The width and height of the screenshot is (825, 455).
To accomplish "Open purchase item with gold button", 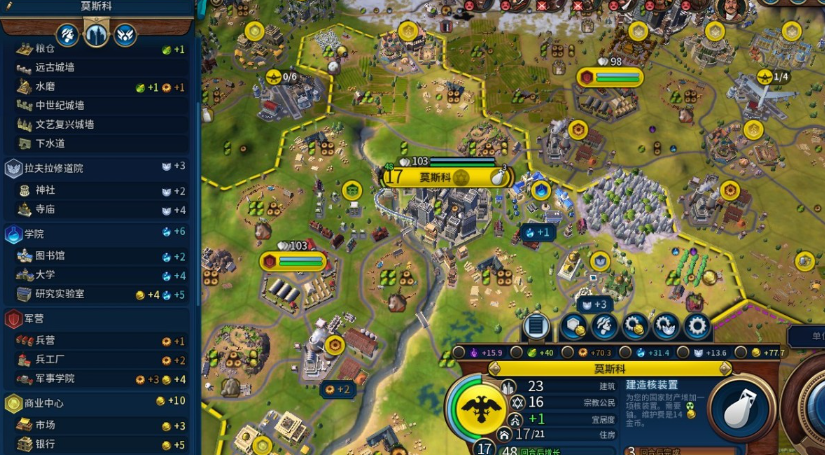I will coord(635,326).
